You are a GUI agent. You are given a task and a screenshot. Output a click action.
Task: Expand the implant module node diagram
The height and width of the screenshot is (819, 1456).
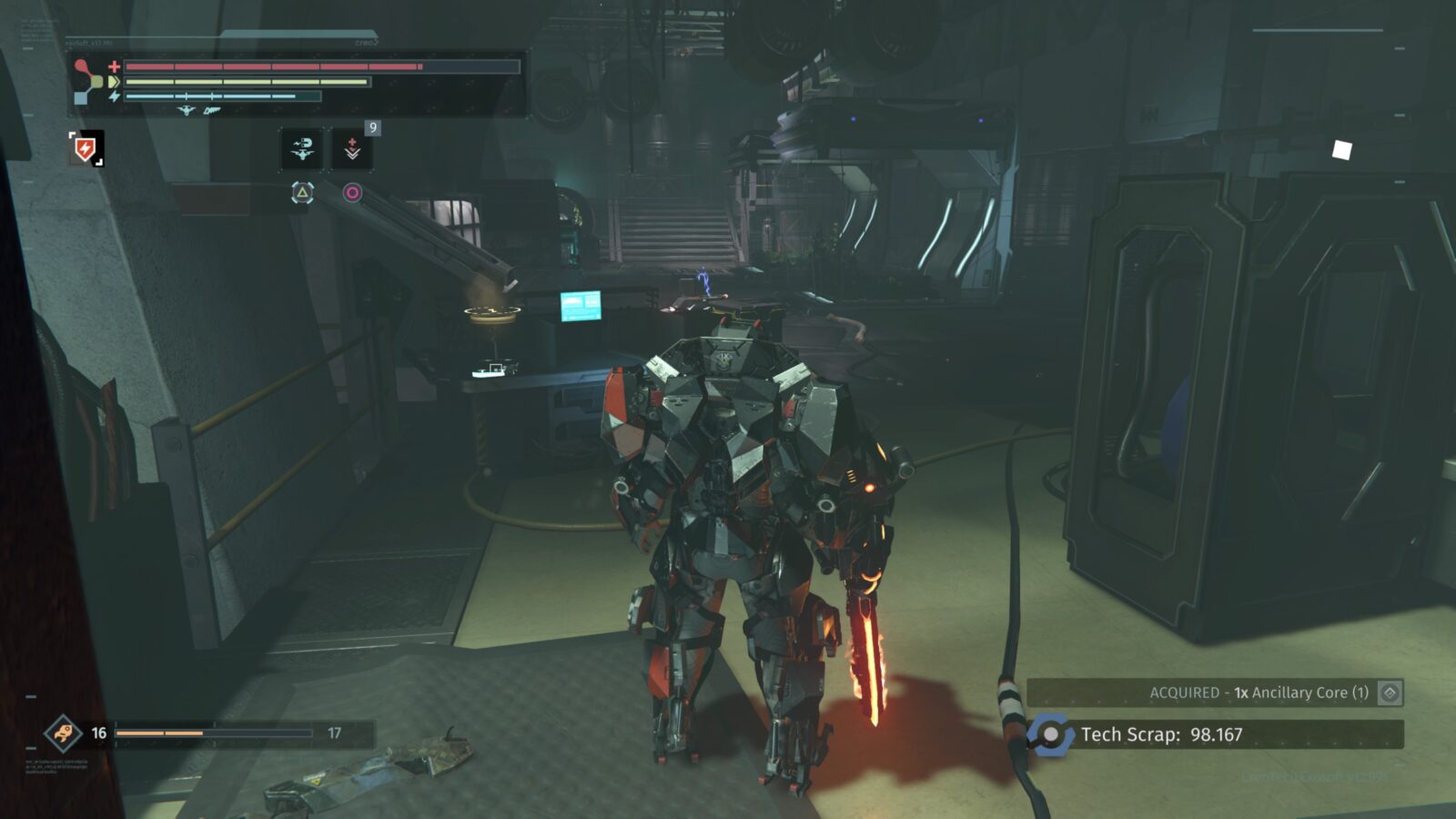click(87, 80)
